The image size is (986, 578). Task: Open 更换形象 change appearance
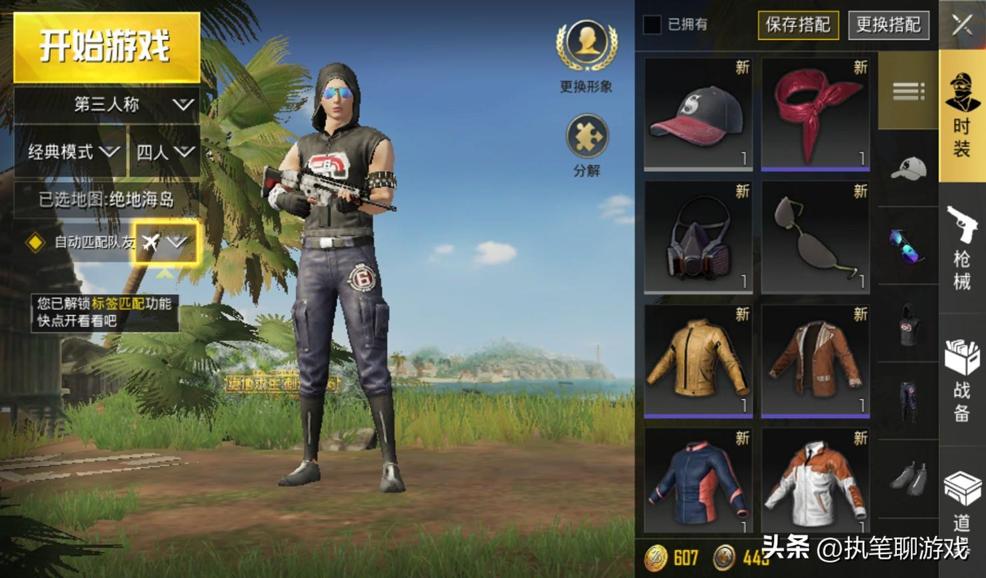click(x=586, y=48)
